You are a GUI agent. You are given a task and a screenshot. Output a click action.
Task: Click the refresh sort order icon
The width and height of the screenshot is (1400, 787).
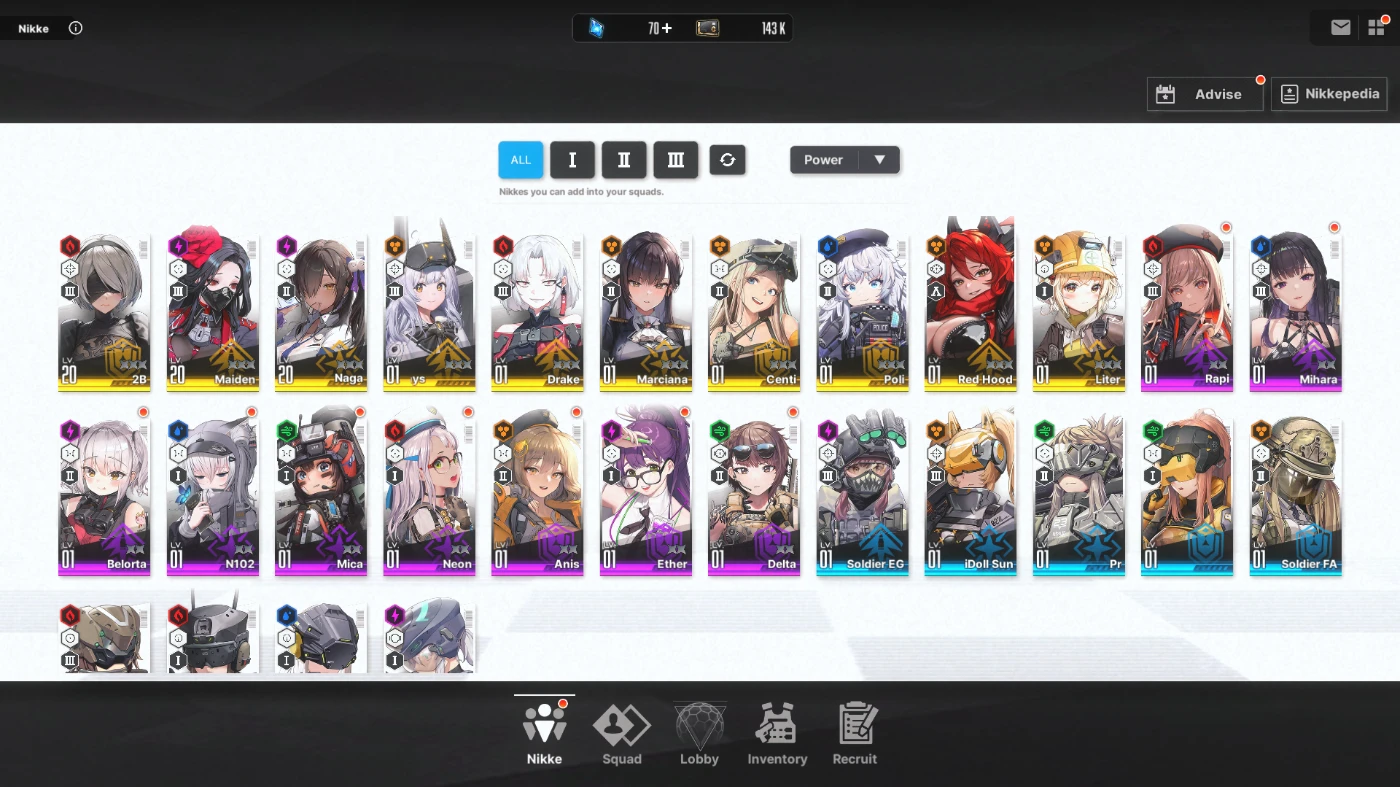pos(727,159)
